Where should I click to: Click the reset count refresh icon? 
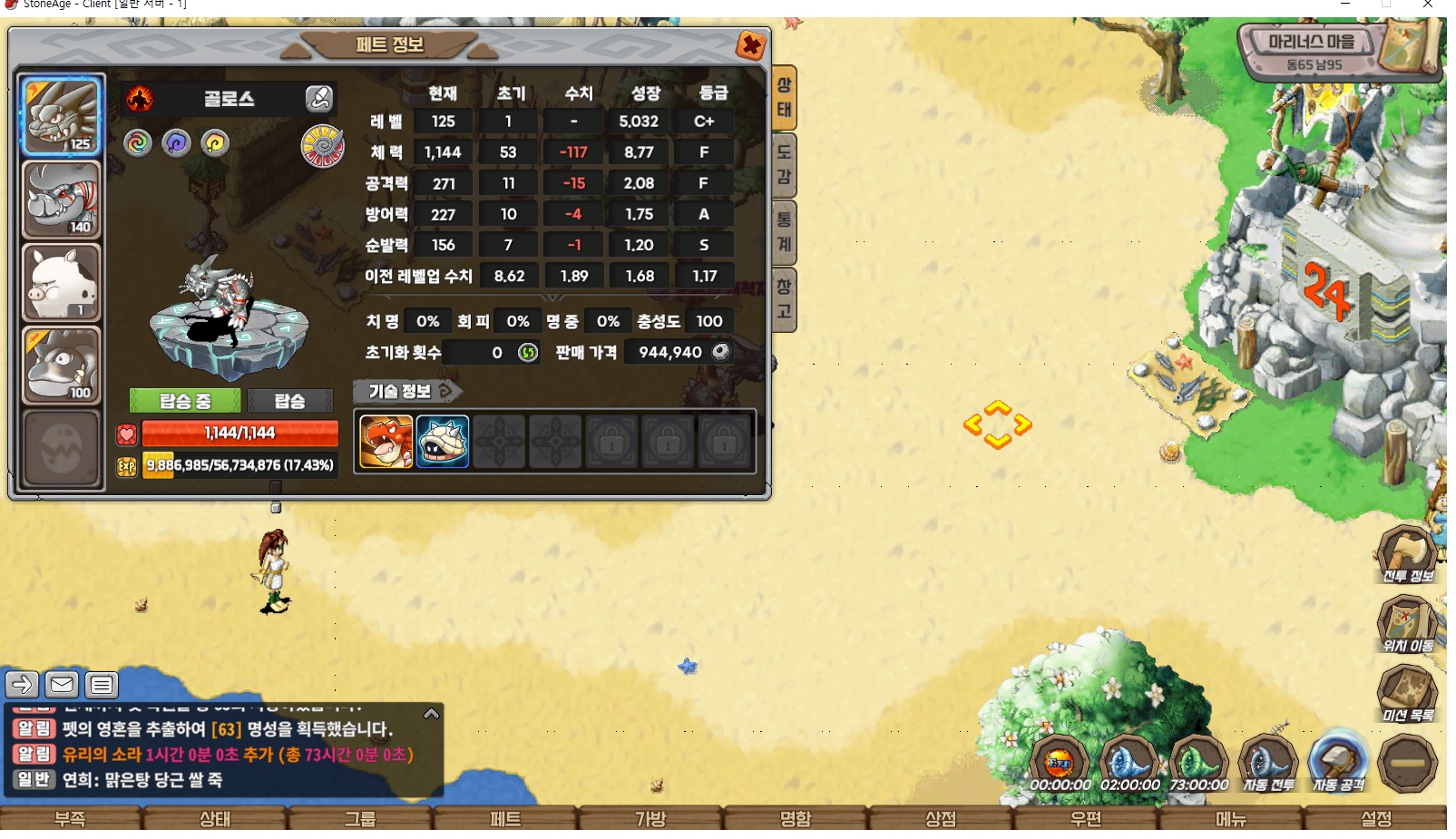coord(528,353)
